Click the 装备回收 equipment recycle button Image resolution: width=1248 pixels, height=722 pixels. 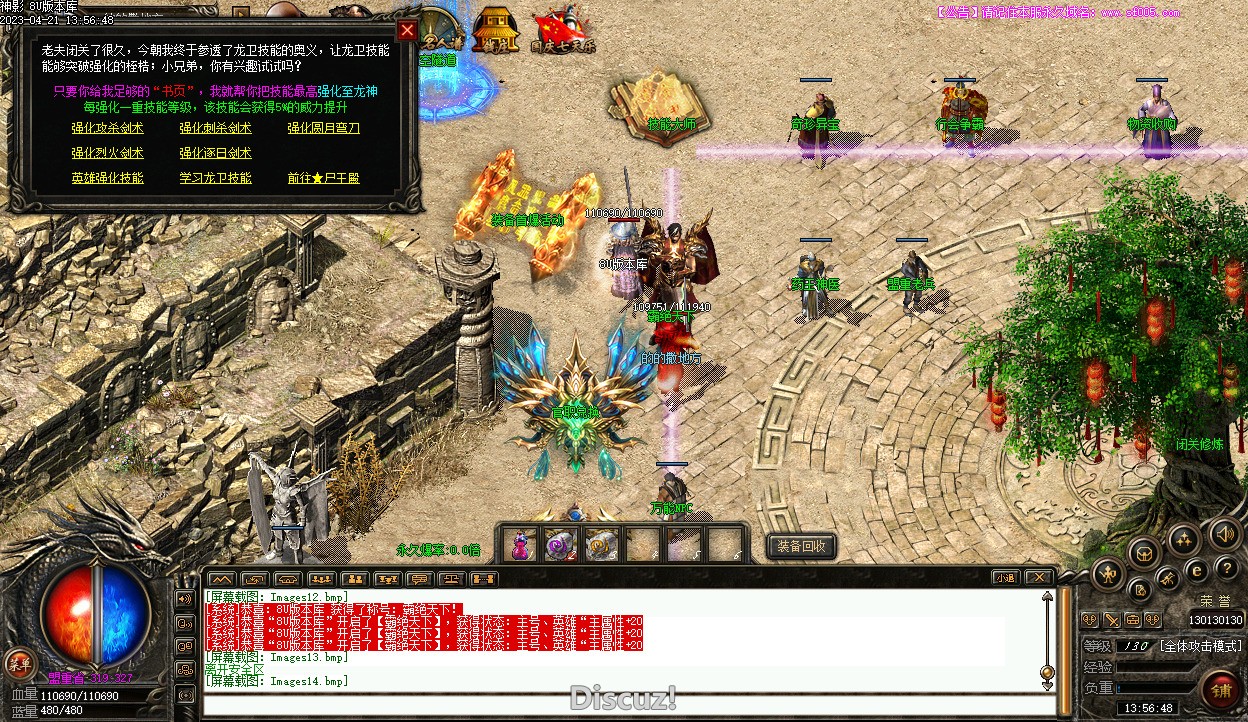801,546
